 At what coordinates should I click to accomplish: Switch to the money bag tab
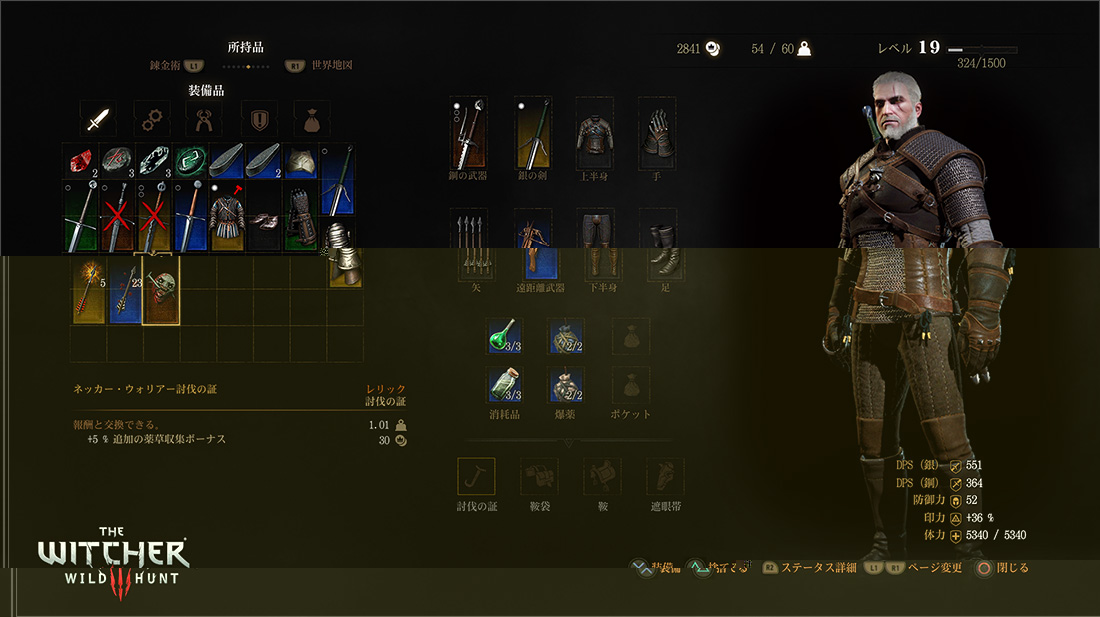pos(312,119)
